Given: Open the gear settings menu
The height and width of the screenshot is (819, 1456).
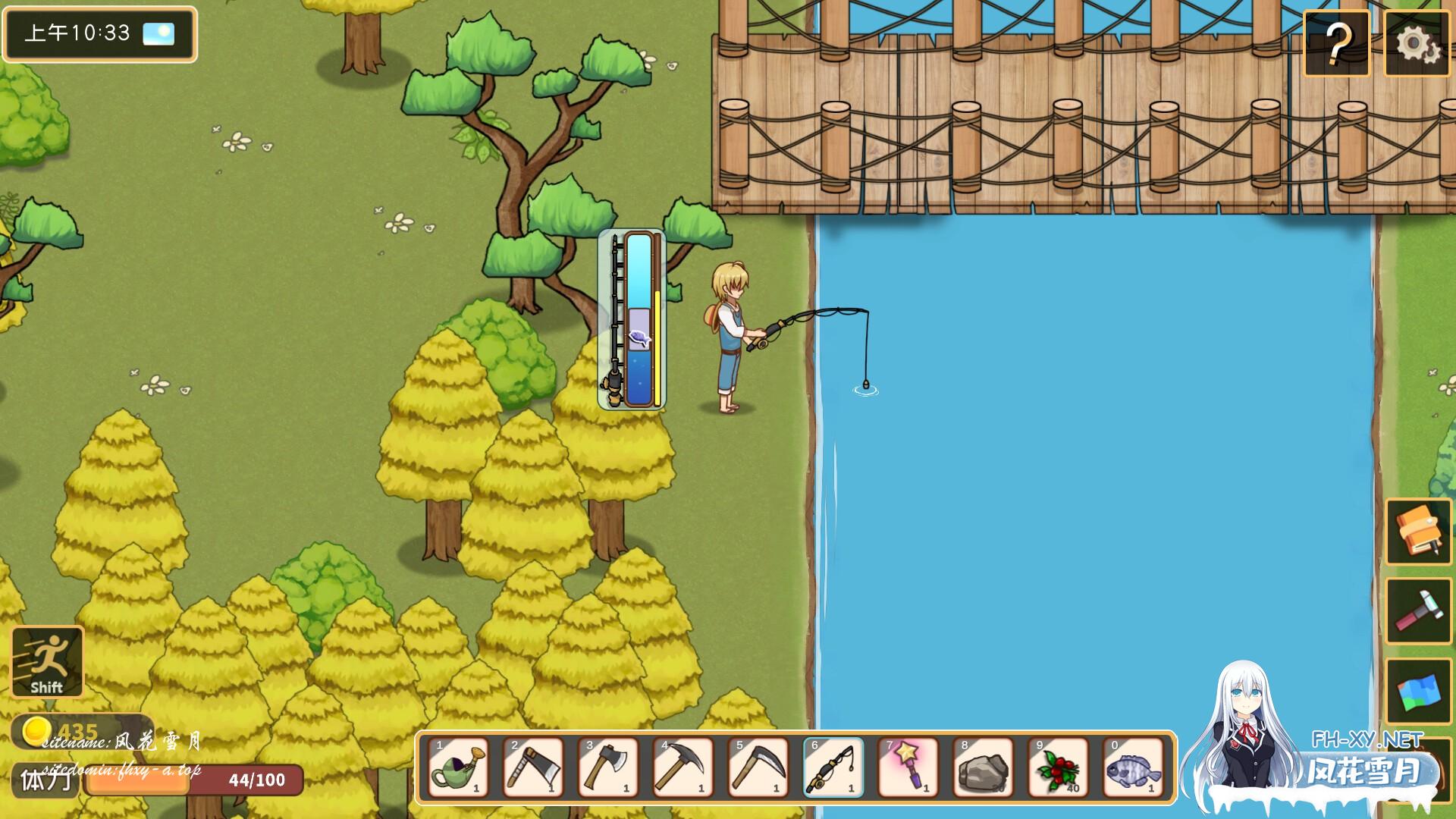Looking at the screenshot, I should click(x=1417, y=44).
